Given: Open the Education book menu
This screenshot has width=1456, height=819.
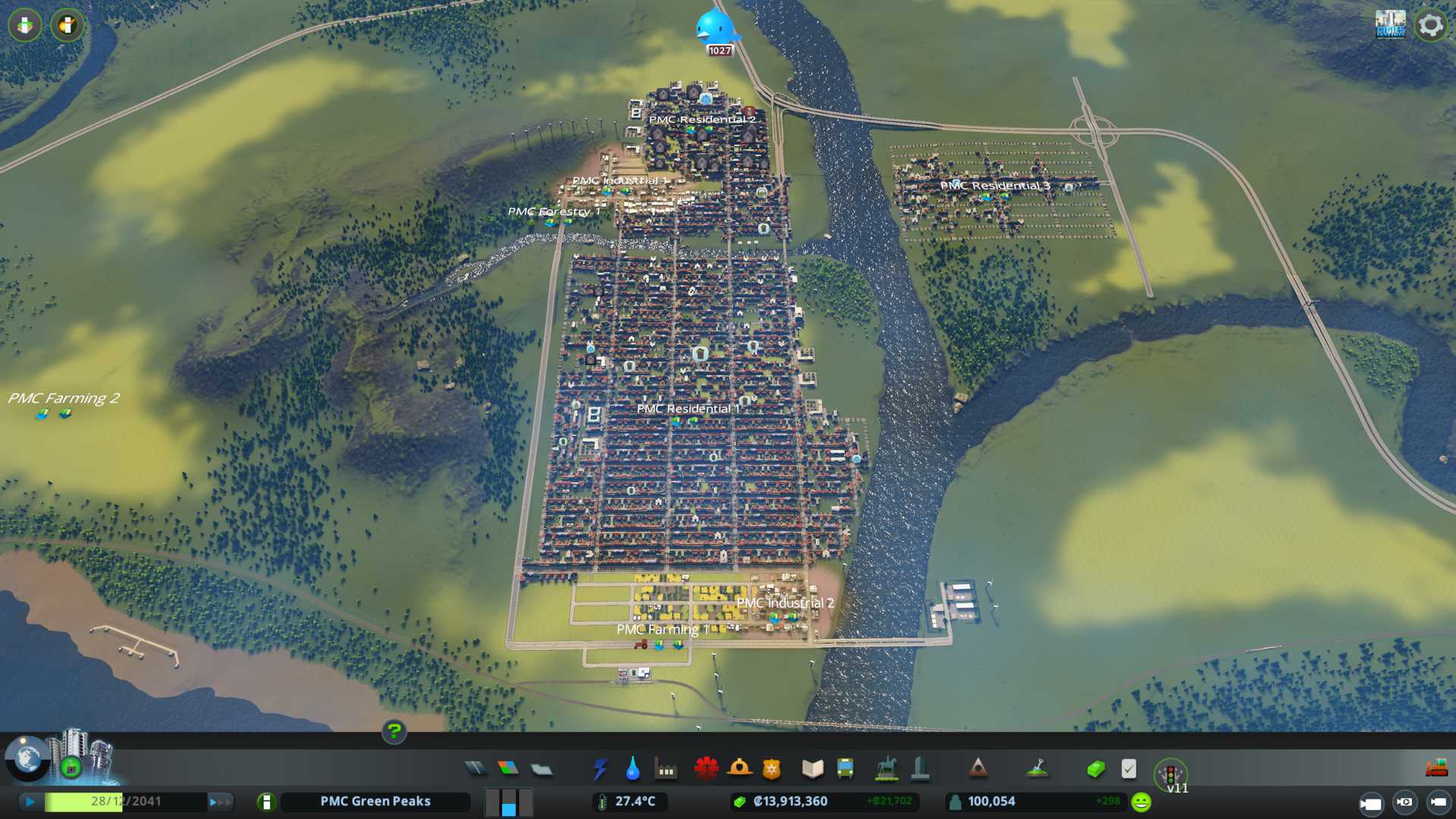Looking at the screenshot, I should [812, 769].
